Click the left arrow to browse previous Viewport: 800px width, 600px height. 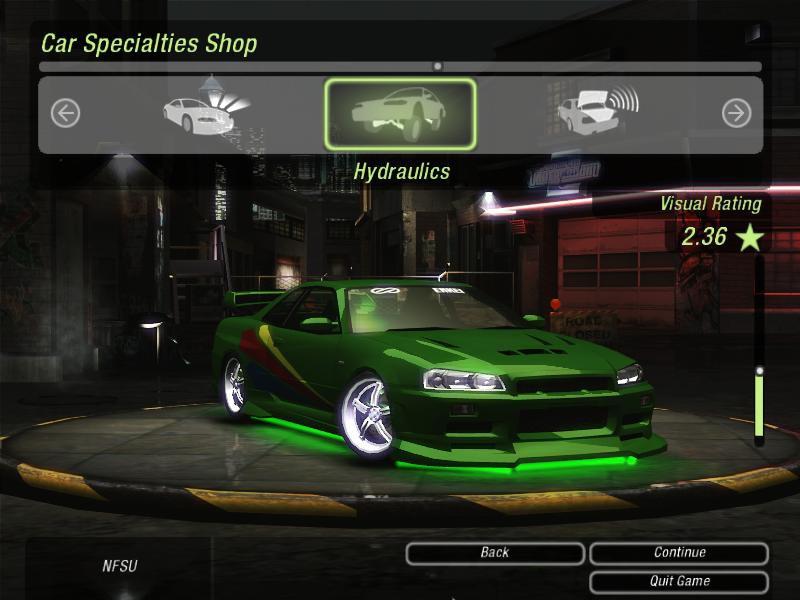coord(65,113)
